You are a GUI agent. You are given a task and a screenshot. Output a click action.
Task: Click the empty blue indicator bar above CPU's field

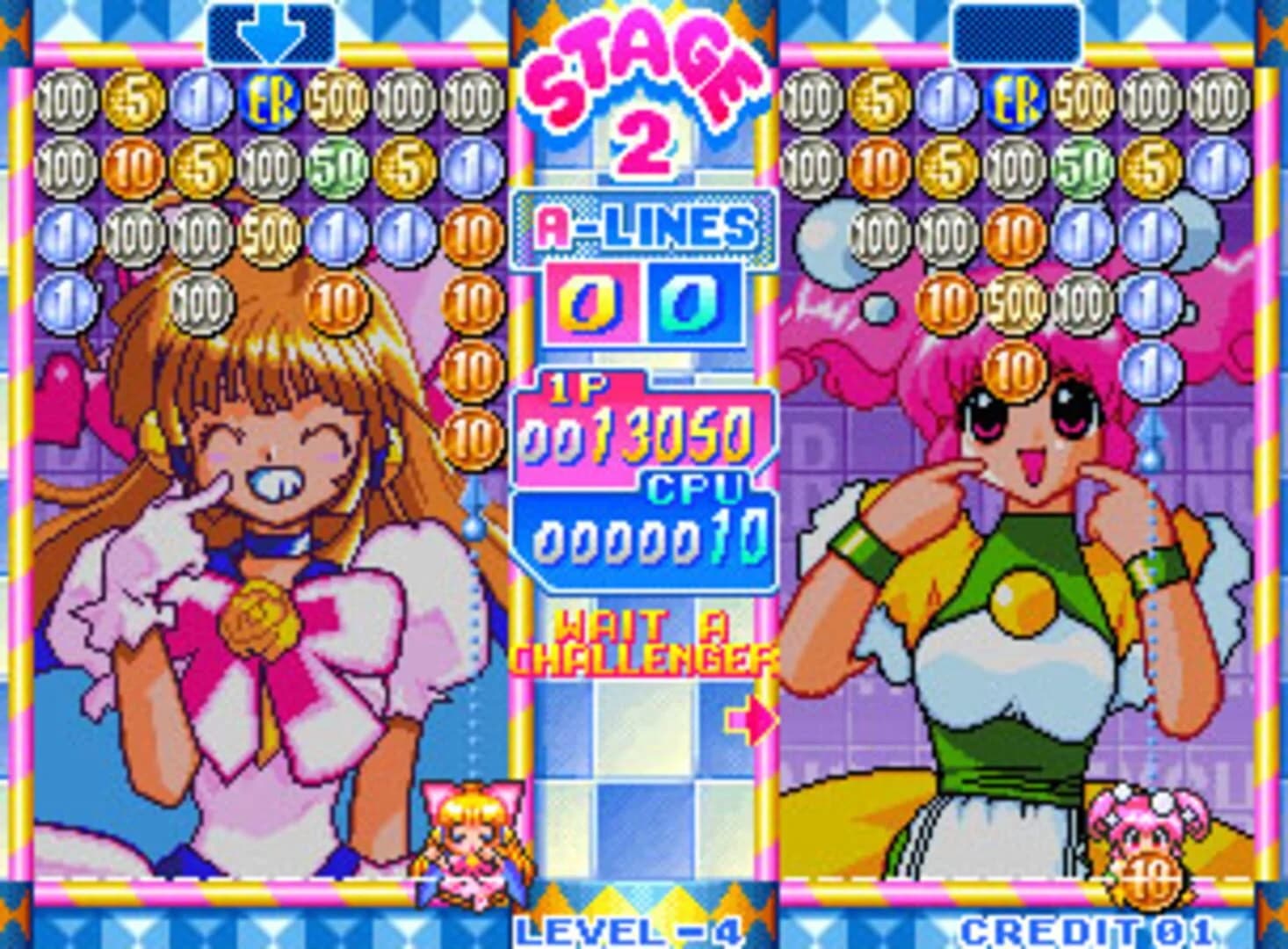(1019, 32)
